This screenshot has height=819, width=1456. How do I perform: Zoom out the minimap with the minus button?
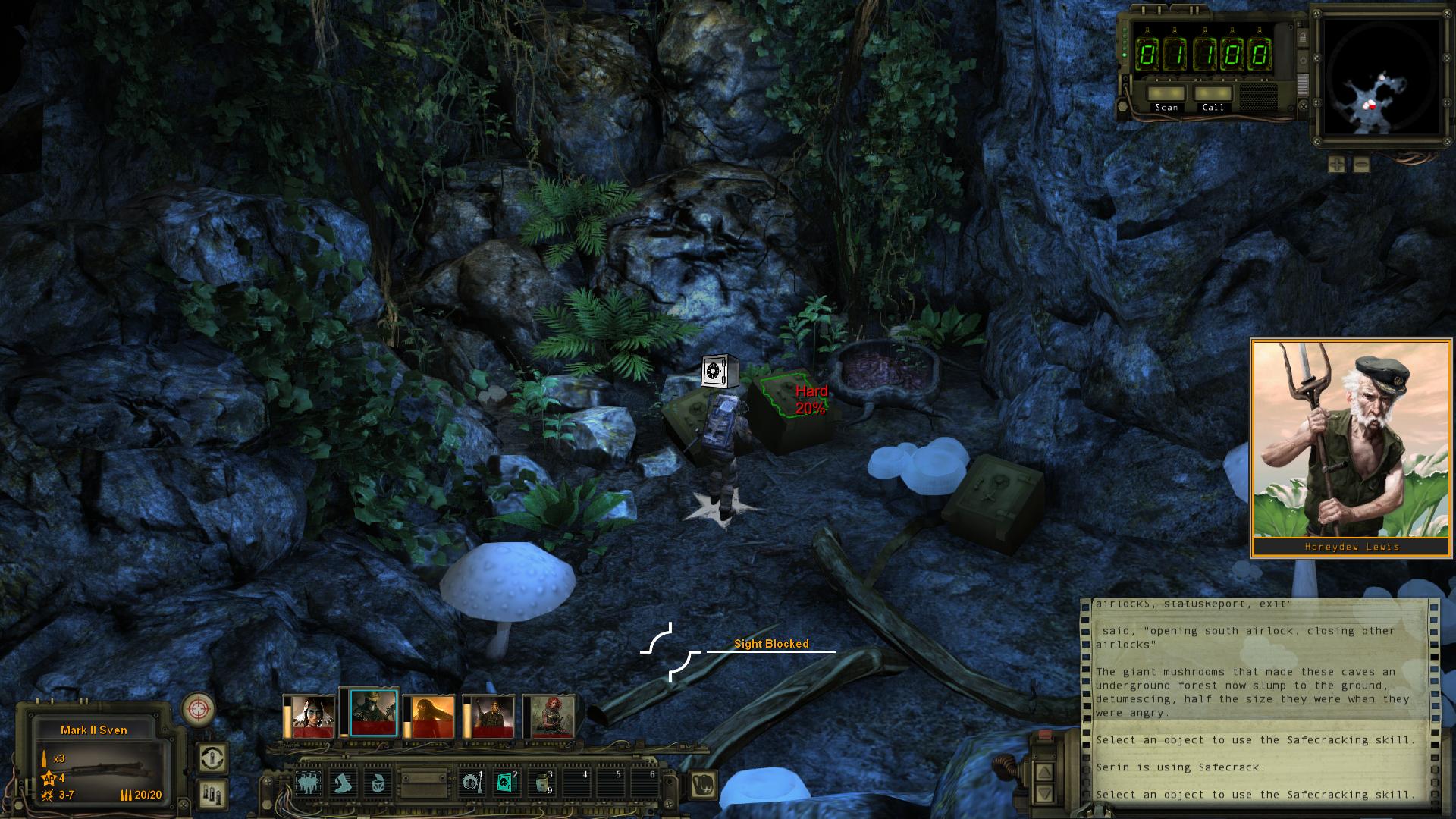pyautogui.click(x=1361, y=164)
